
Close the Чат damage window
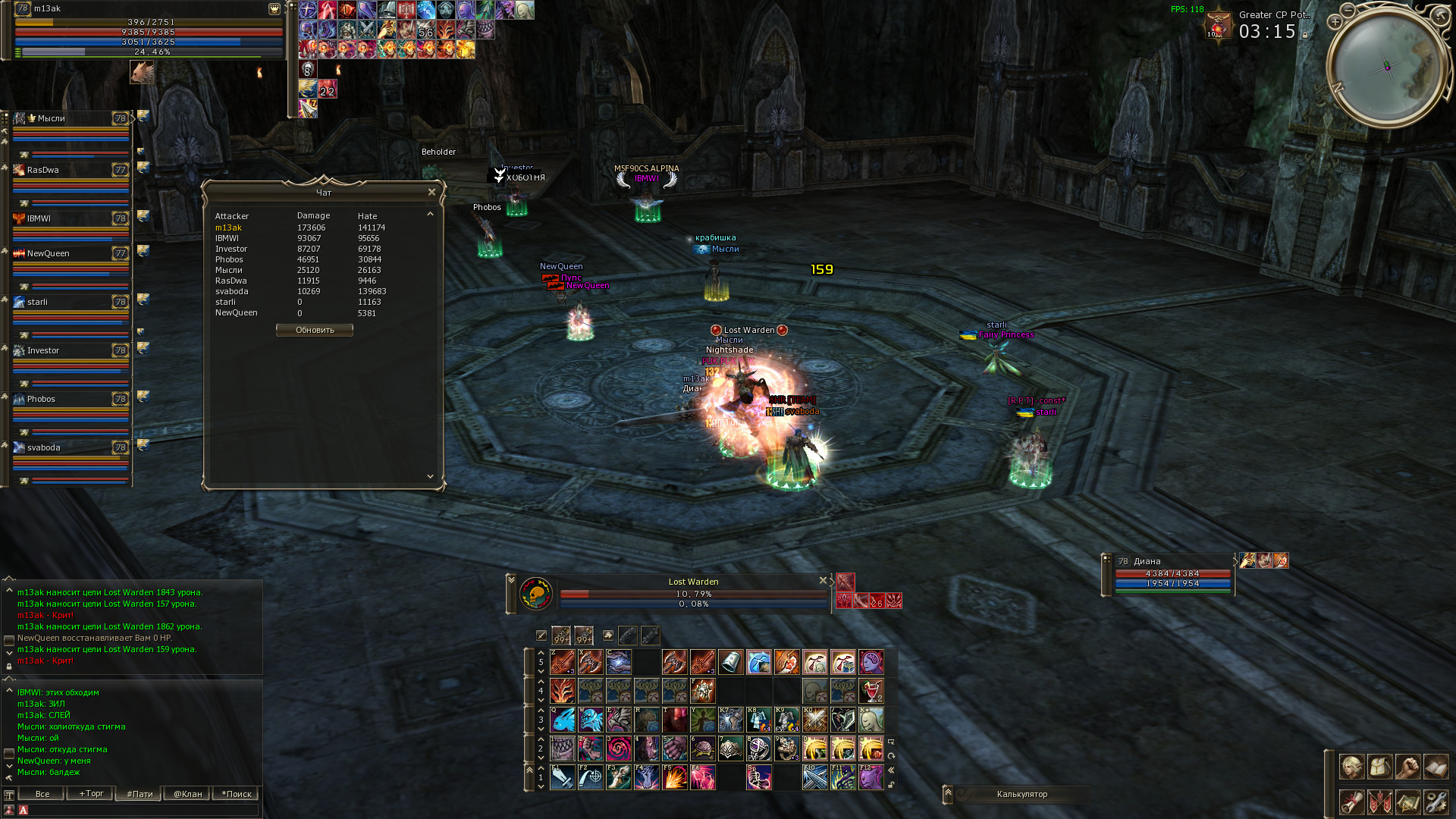click(431, 192)
